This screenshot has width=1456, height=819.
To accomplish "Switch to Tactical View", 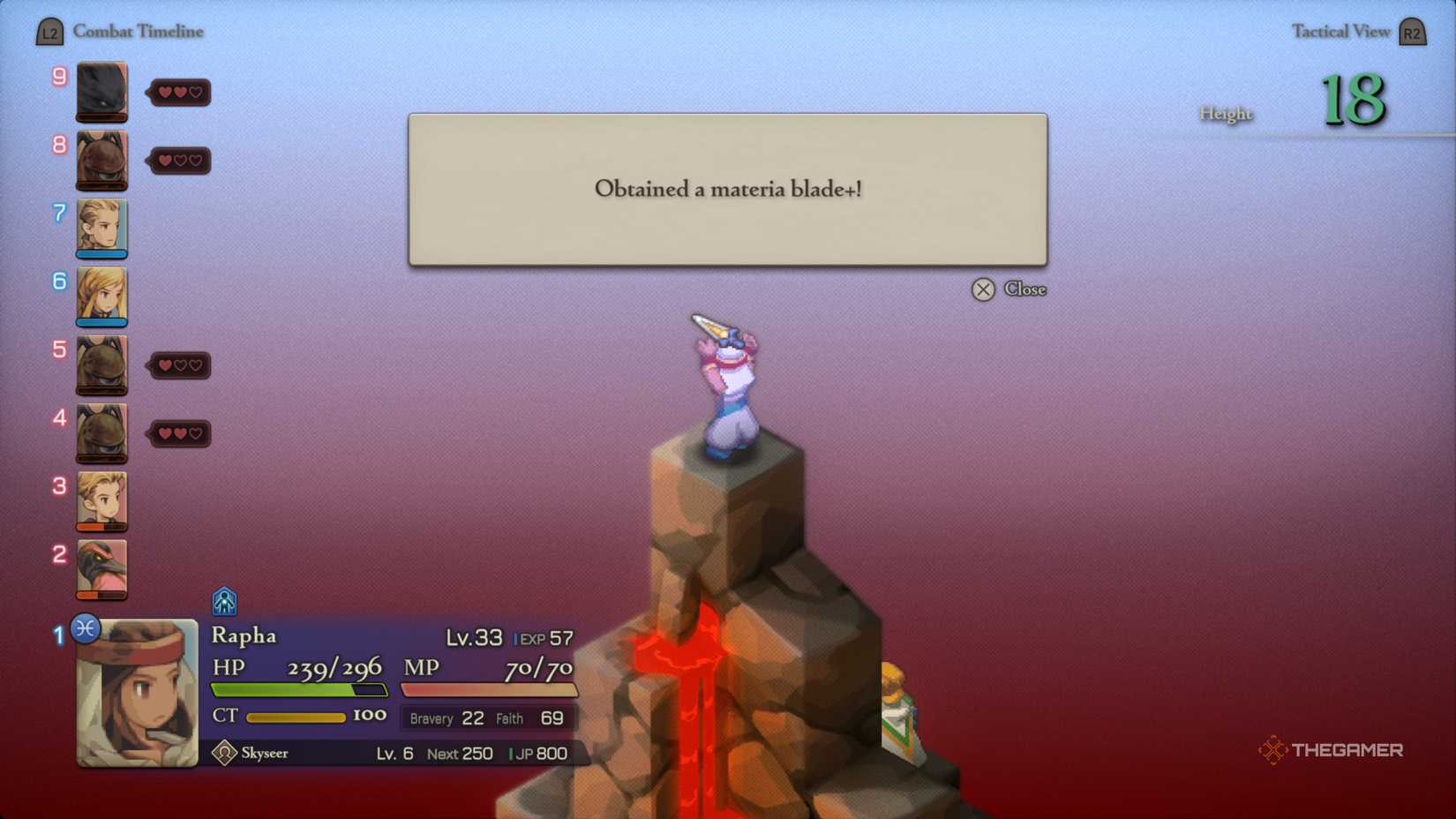I will 1340,30.
